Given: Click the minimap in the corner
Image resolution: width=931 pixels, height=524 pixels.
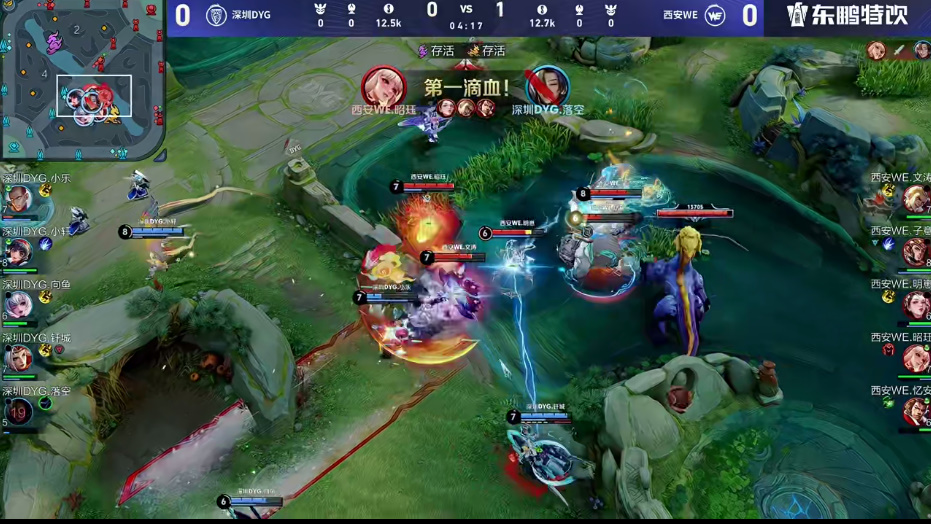Looking at the screenshot, I should click(82, 80).
